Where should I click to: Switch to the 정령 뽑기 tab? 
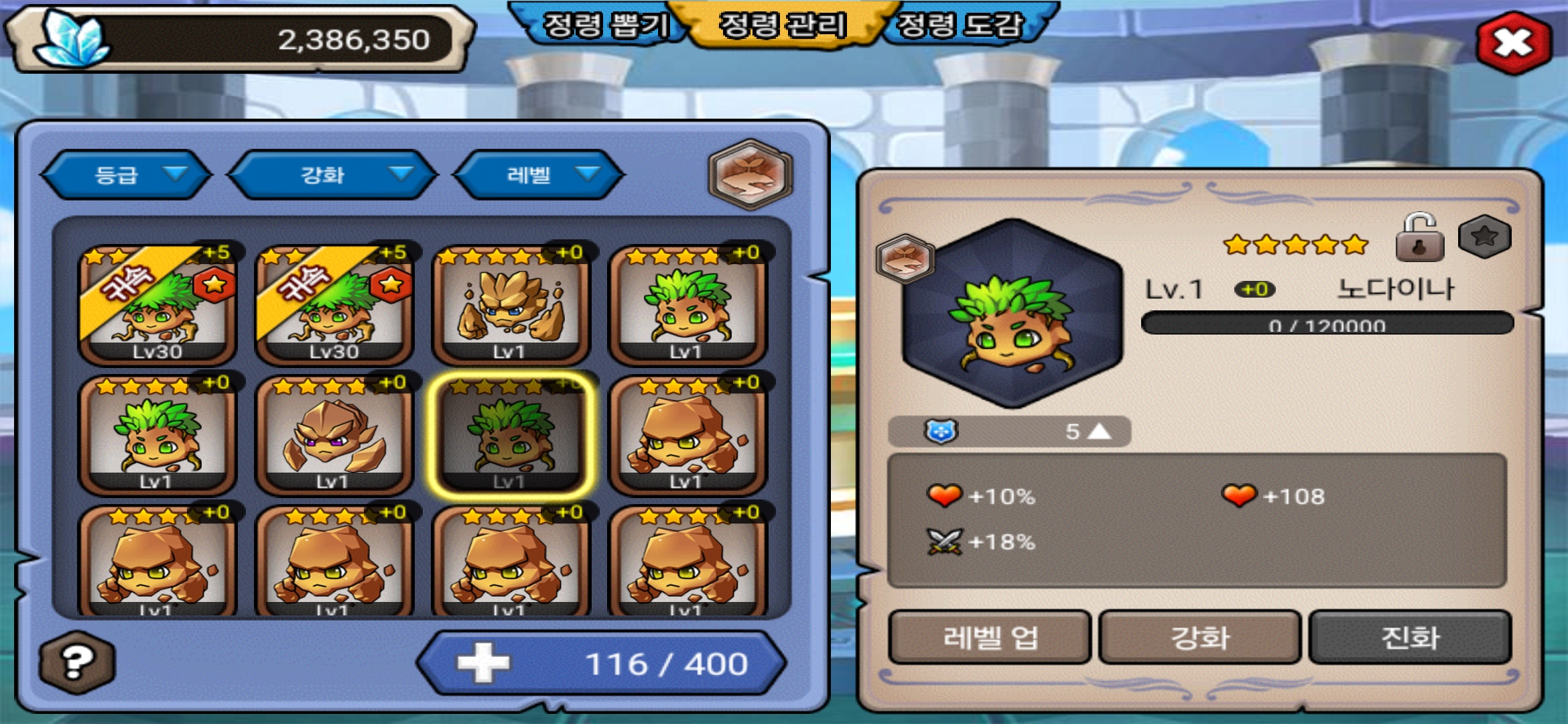click(603, 25)
